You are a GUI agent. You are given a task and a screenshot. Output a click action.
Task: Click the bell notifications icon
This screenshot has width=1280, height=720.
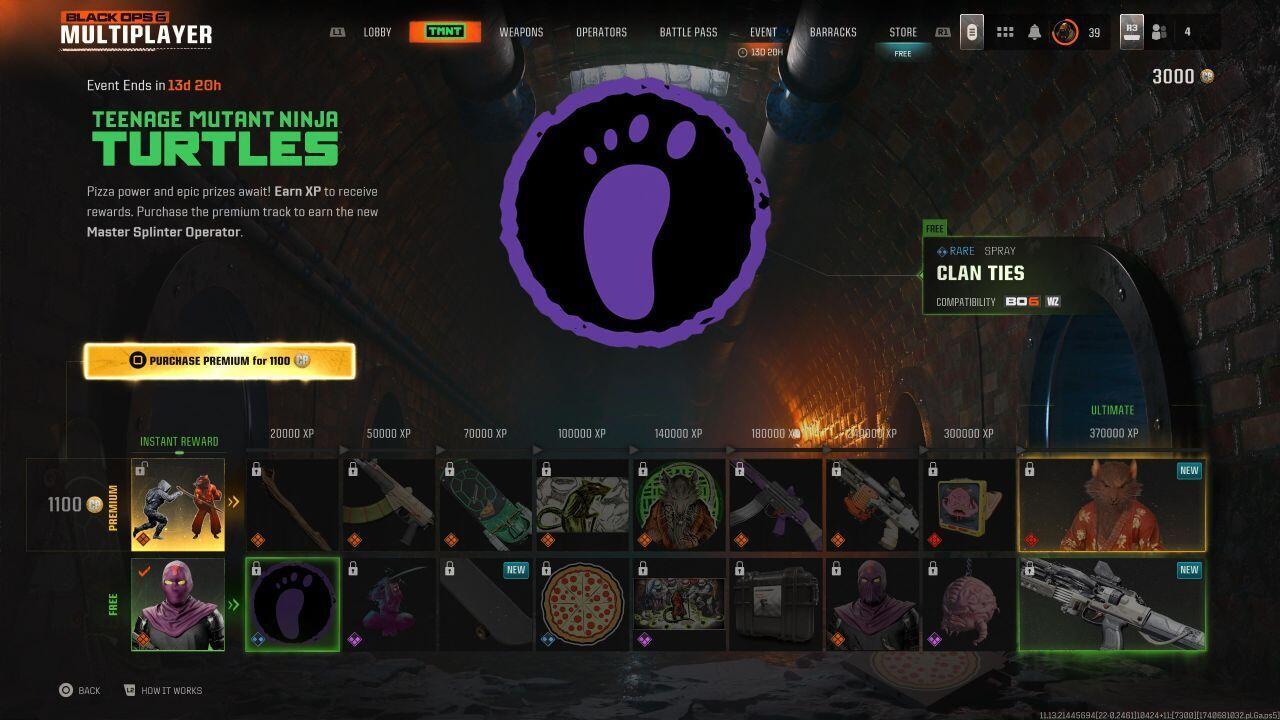coord(1034,31)
